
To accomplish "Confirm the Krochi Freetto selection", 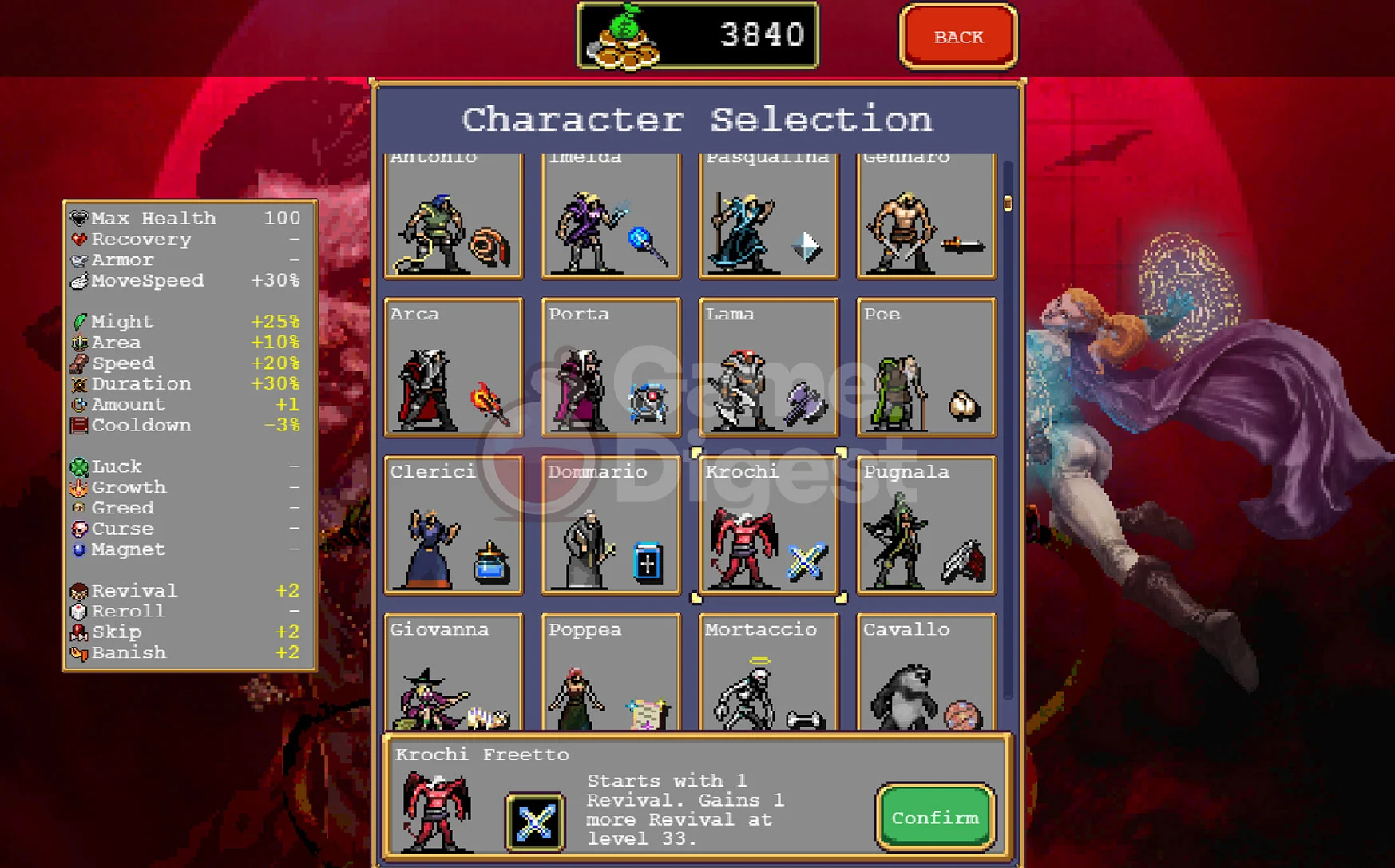I will [935, 818].
